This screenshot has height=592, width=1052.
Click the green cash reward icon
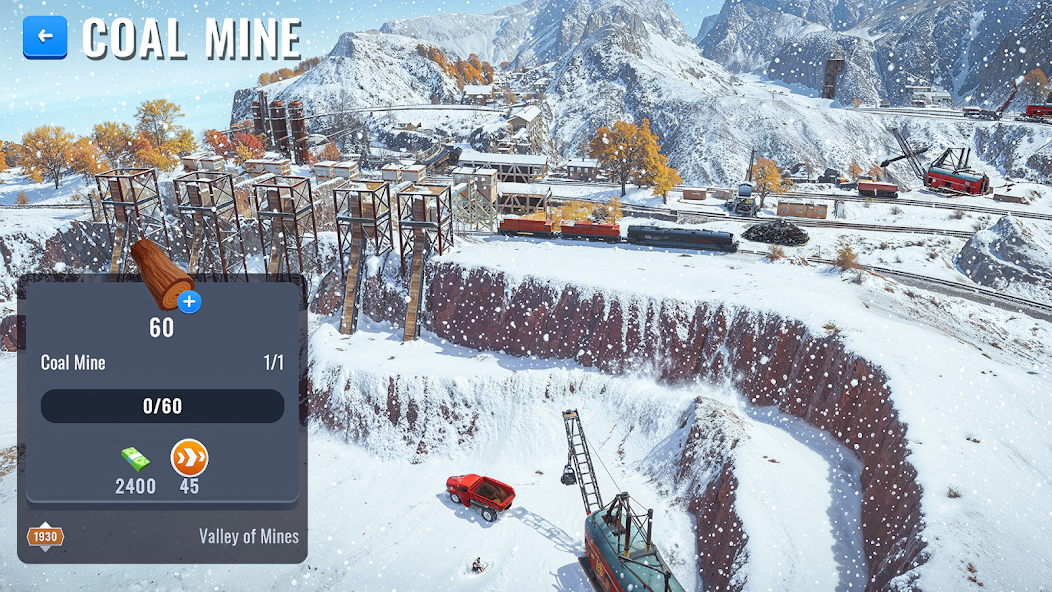click(135, 459)
